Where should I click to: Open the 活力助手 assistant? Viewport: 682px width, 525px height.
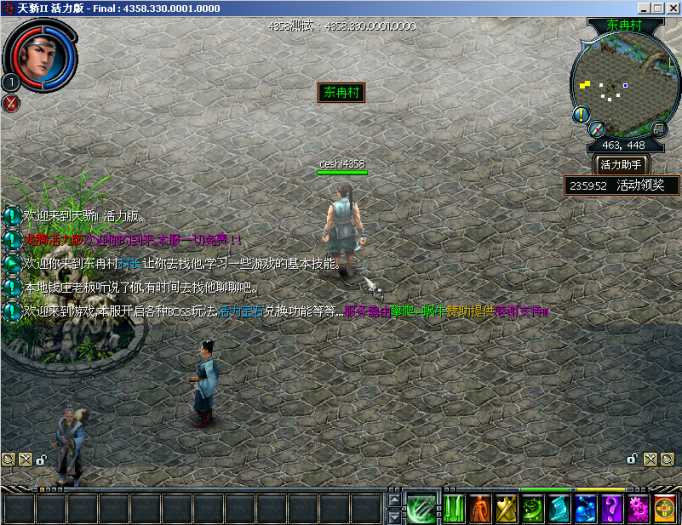point(622,164)
